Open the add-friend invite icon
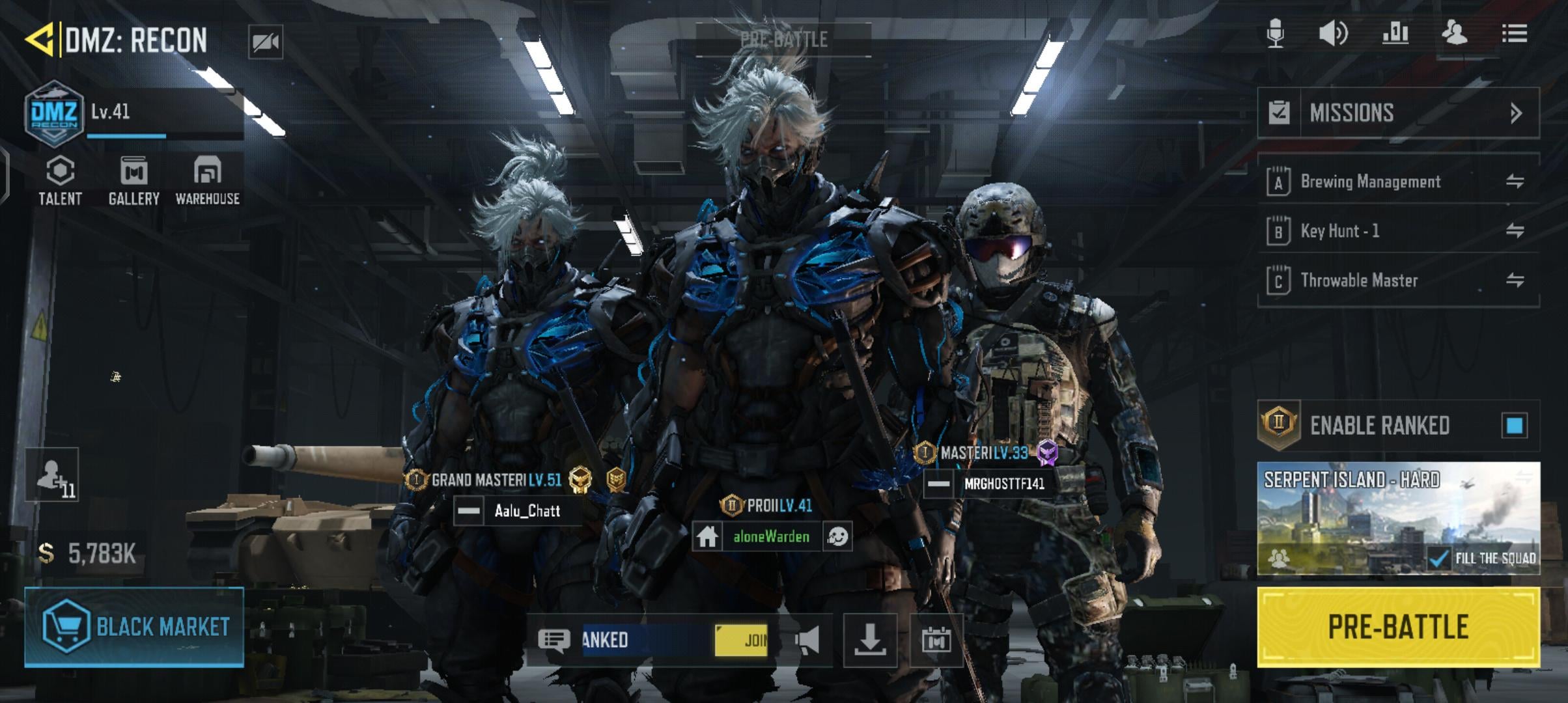Viewport: 1568px width, 703px height. click(52, 475)
